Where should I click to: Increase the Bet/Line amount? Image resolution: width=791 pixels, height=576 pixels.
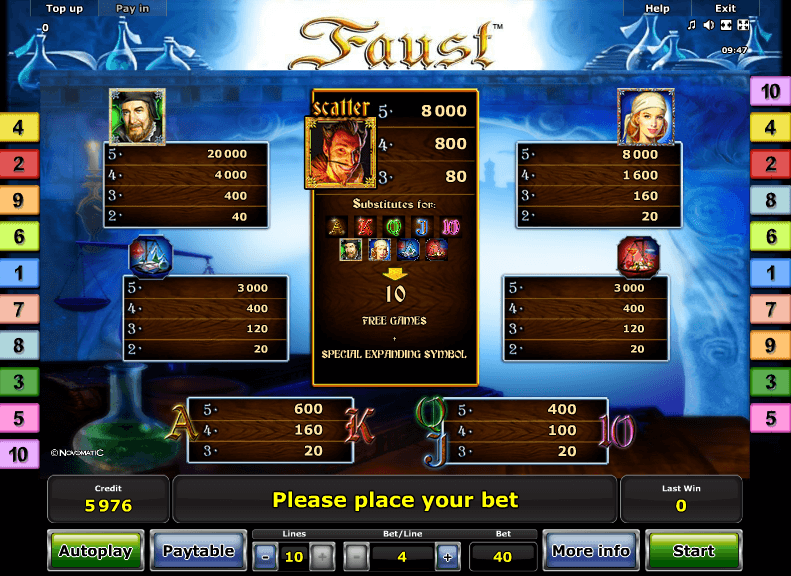pos(447,556)
